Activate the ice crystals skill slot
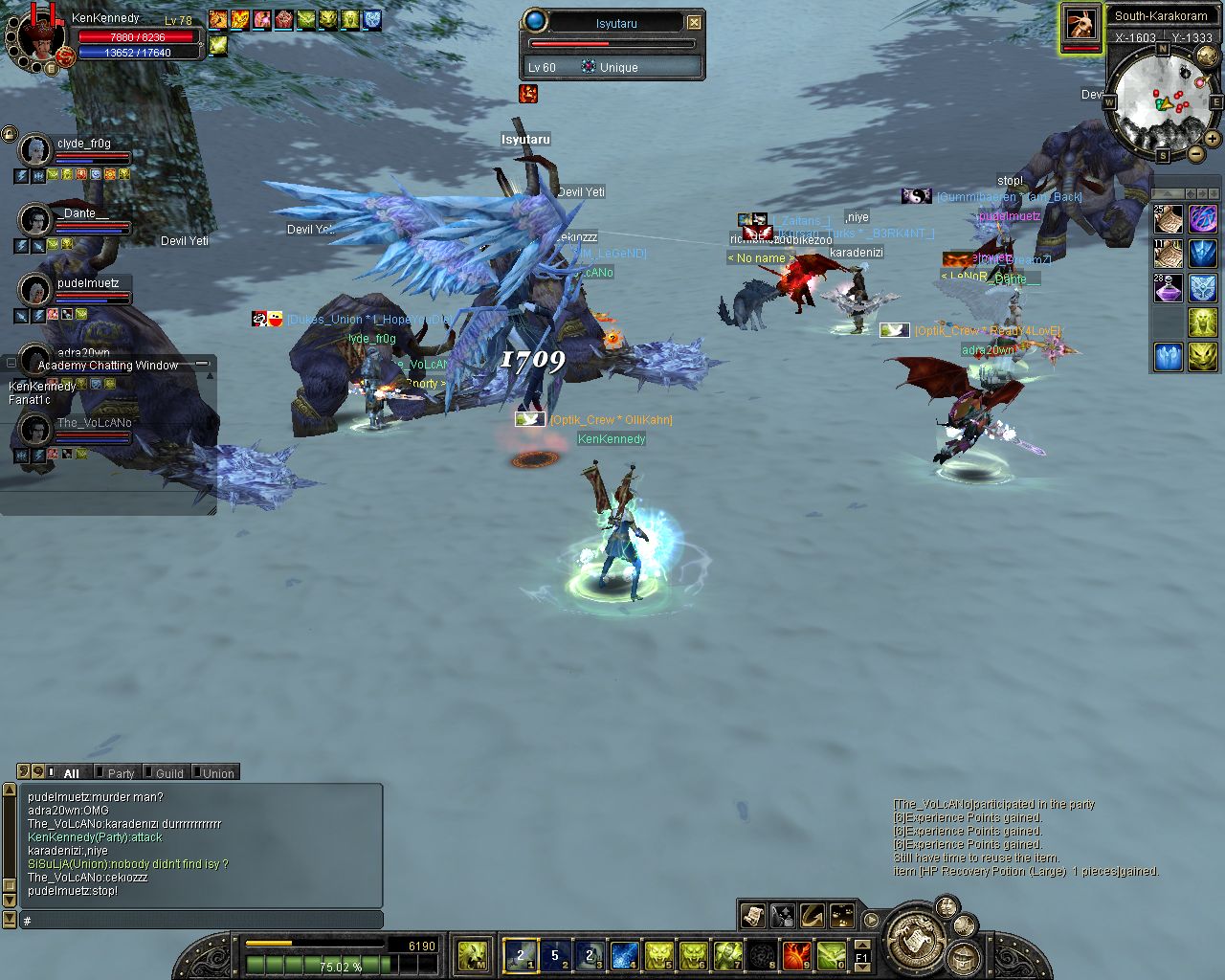 tap(1168, 357)
